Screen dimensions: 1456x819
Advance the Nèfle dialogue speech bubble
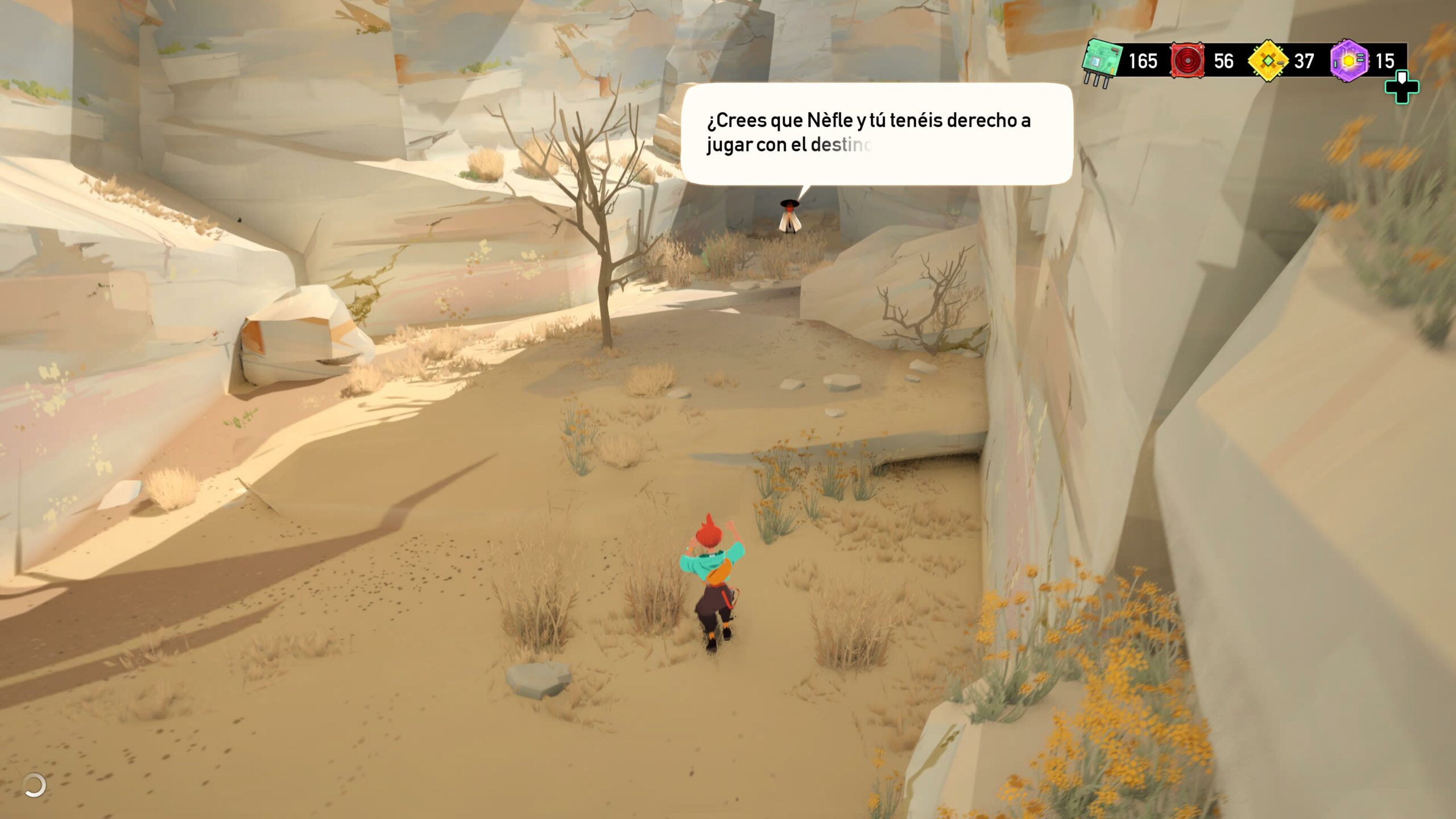click(876, 134)
